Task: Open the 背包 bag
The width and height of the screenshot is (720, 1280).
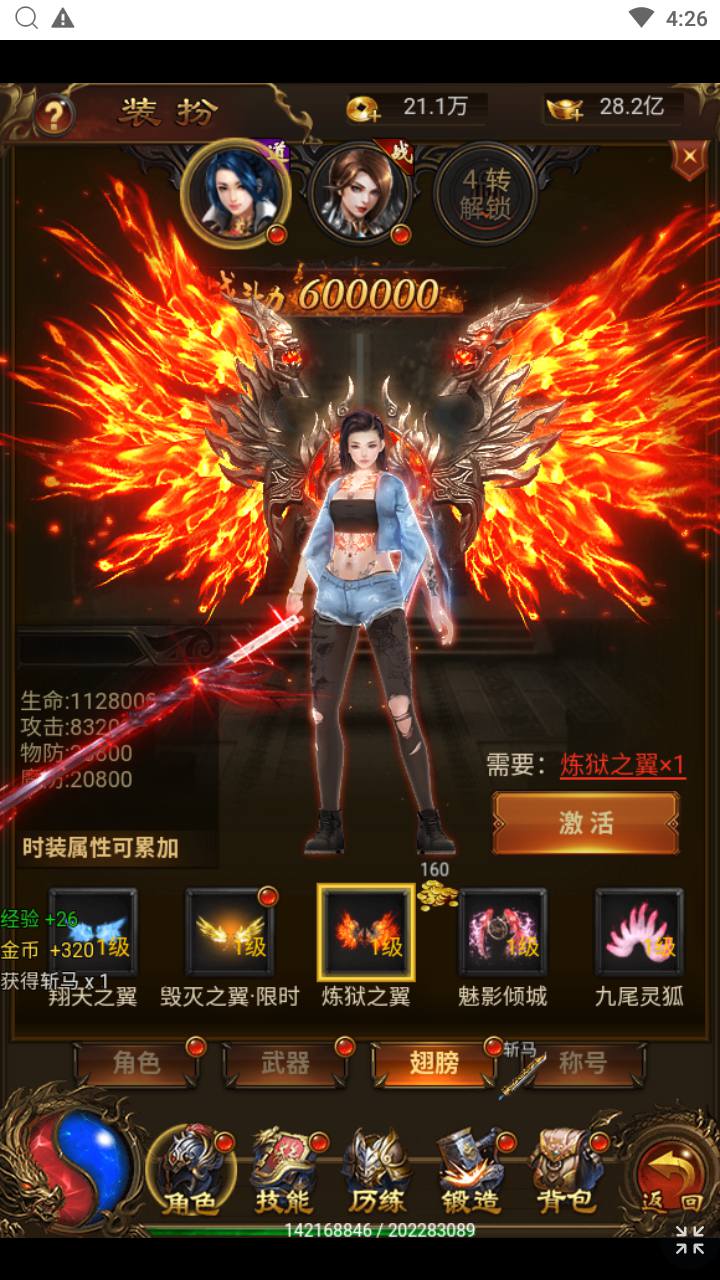Action: tap(564, 1172)
